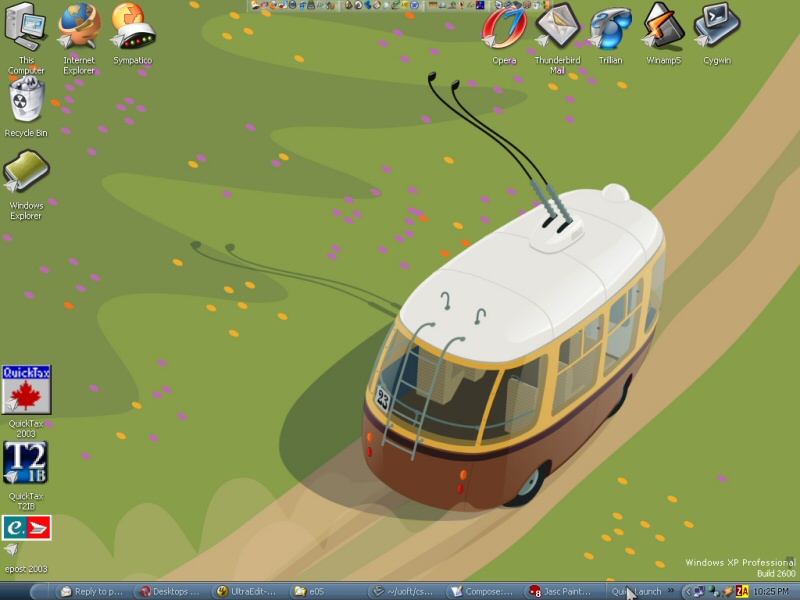The image size is (800, 600).
Task: Switch to the UltraEdit taskbar window
Action: tap(248, 591)
